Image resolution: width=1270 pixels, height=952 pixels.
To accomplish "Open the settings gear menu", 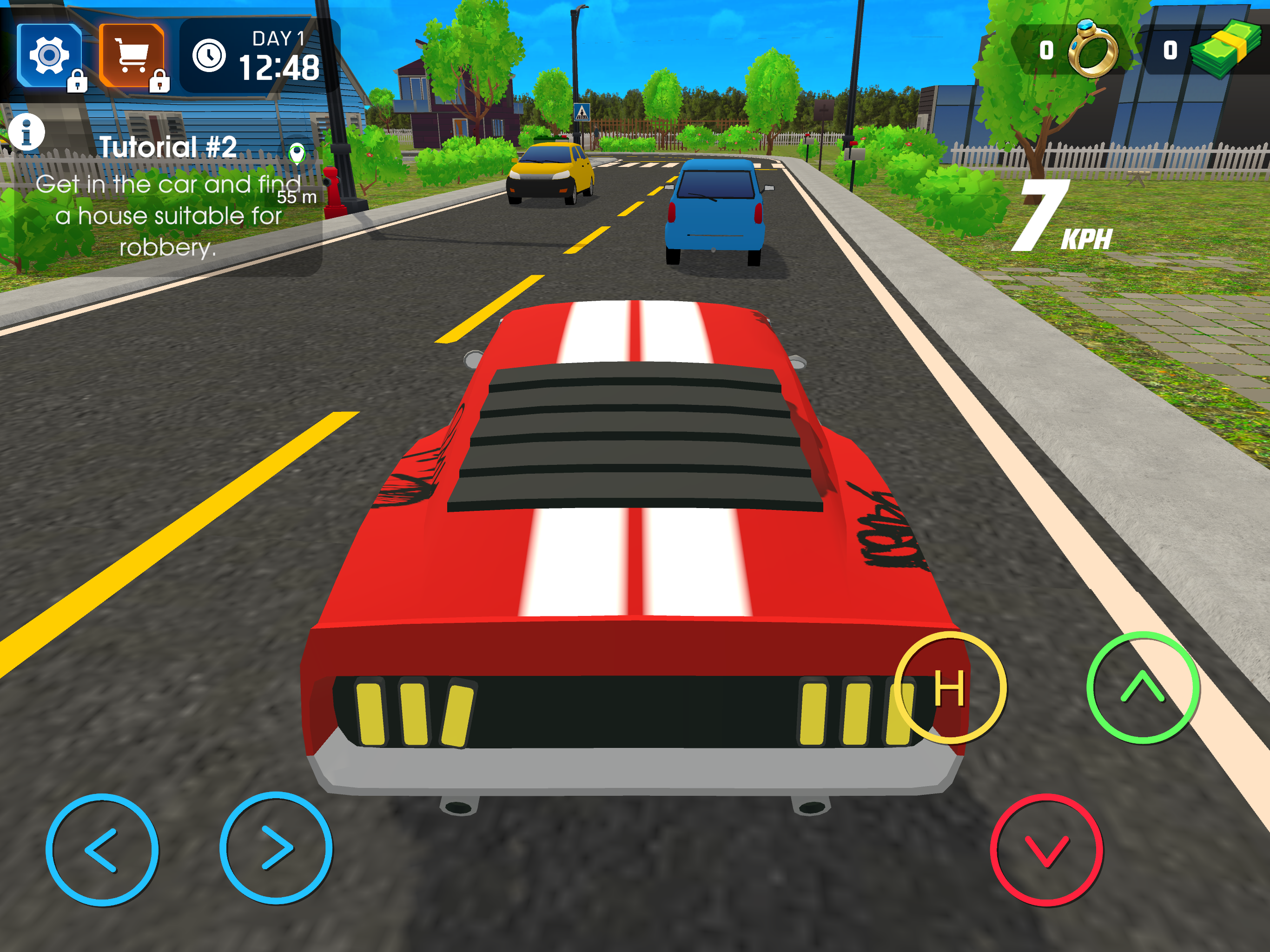I will point(51,54).
